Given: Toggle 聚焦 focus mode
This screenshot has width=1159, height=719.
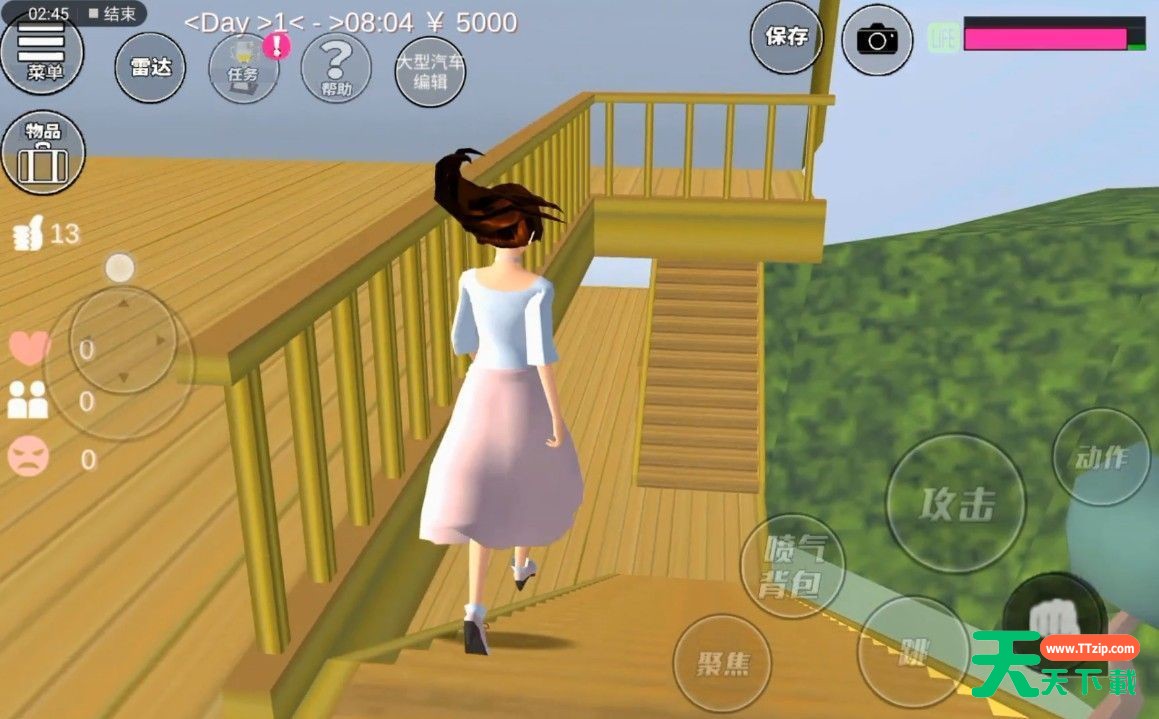Looking at the screenshot, I should tap(722, 663).
